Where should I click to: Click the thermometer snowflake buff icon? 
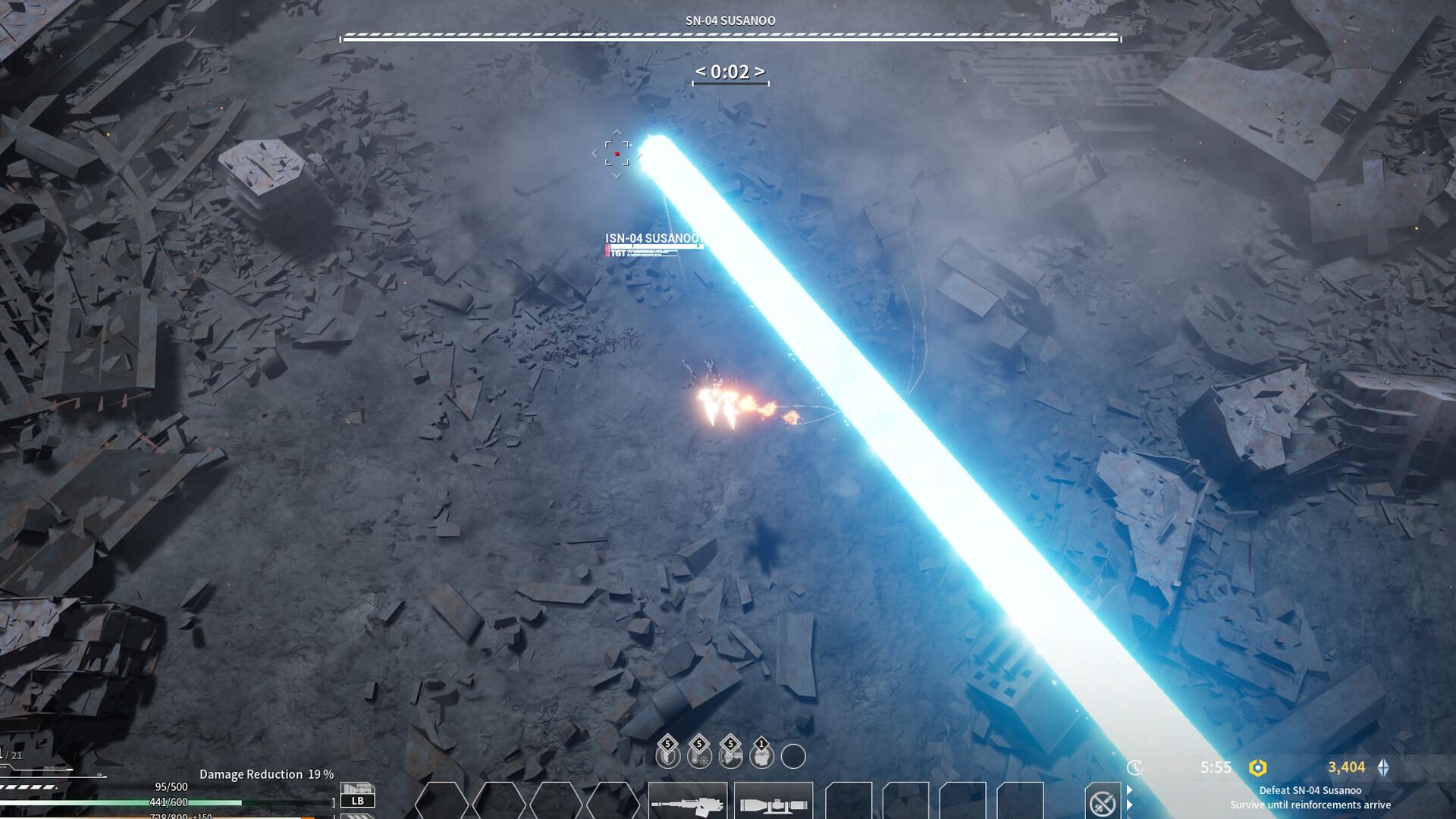pyautogui.click(x=698, y=755)
